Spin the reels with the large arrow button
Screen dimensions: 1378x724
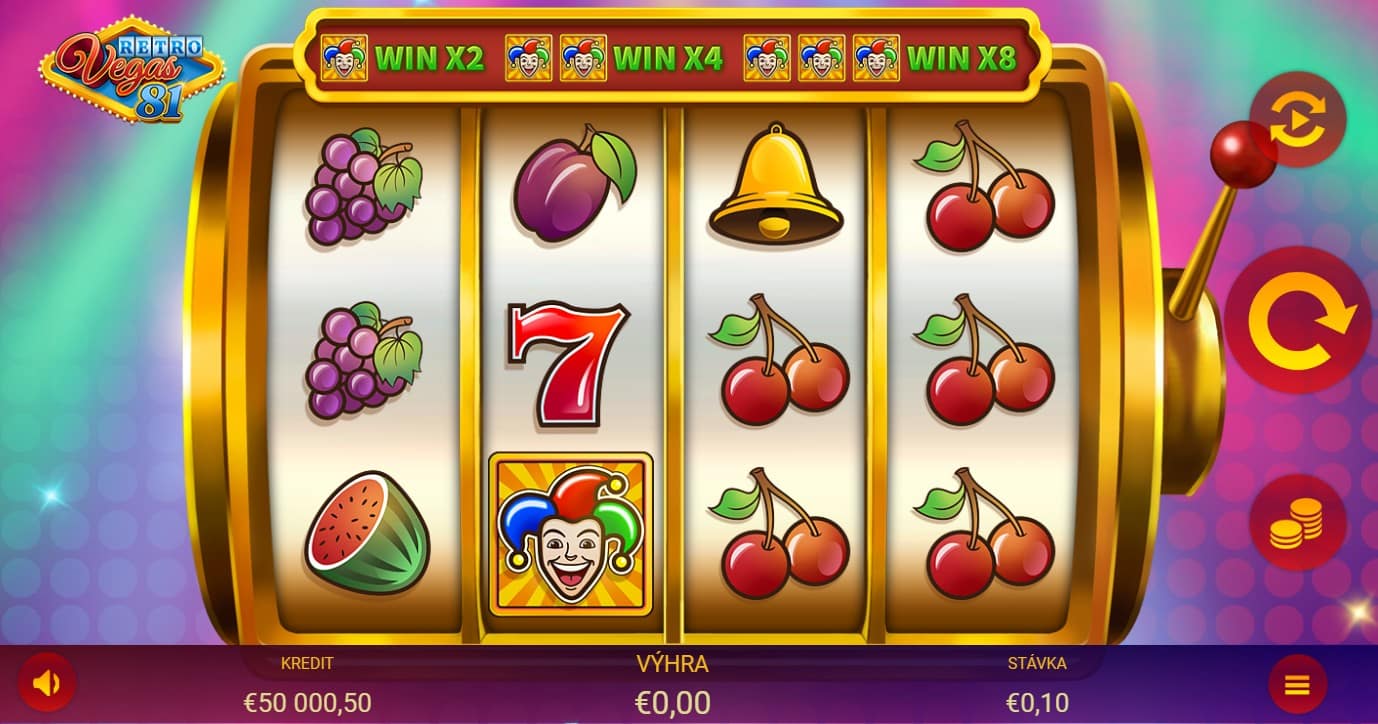pyautogui.click(x=1297, y=320)
